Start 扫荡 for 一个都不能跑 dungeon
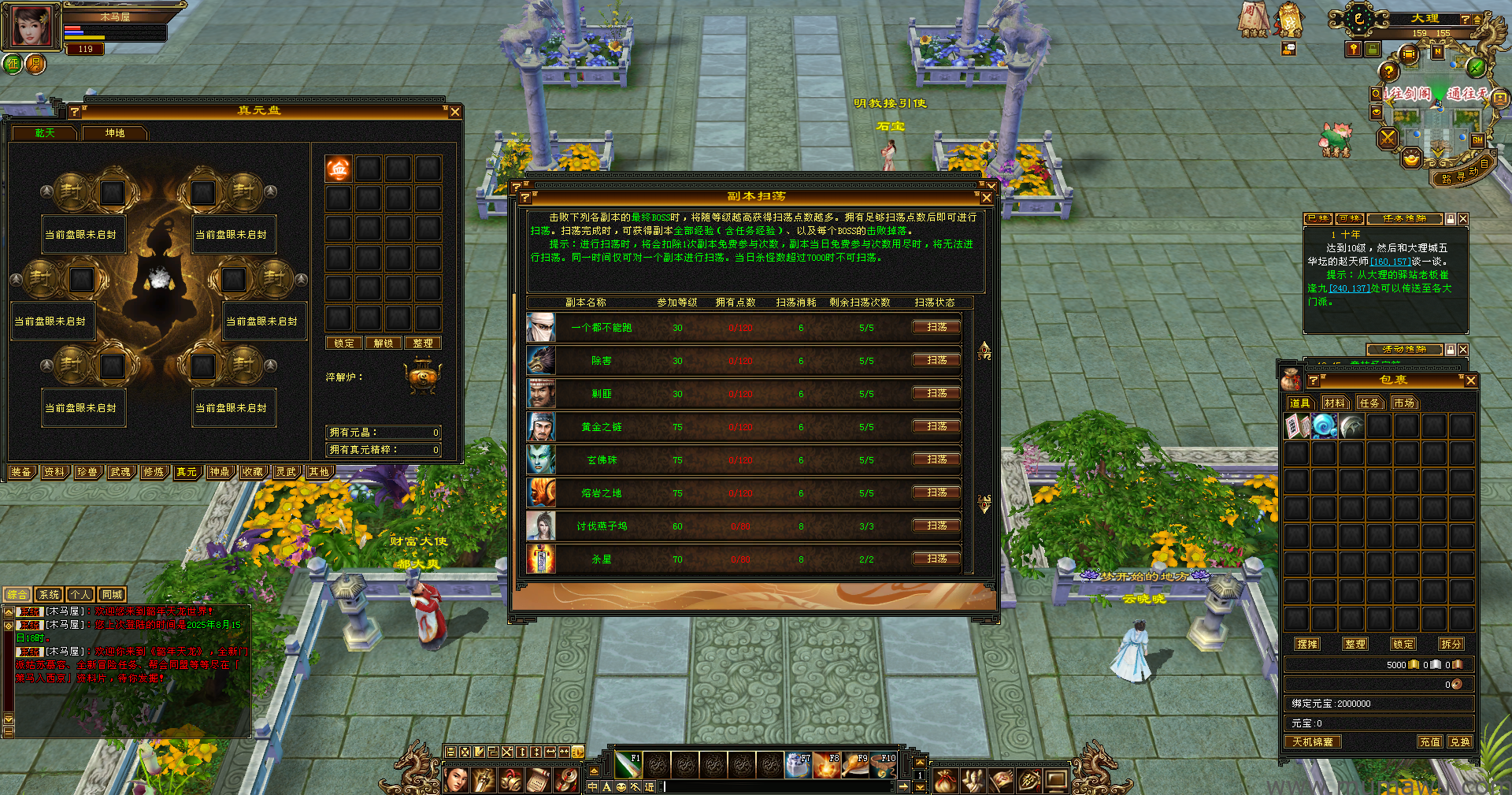Viewport: 1512px width, 795px height. coord(936,327)
